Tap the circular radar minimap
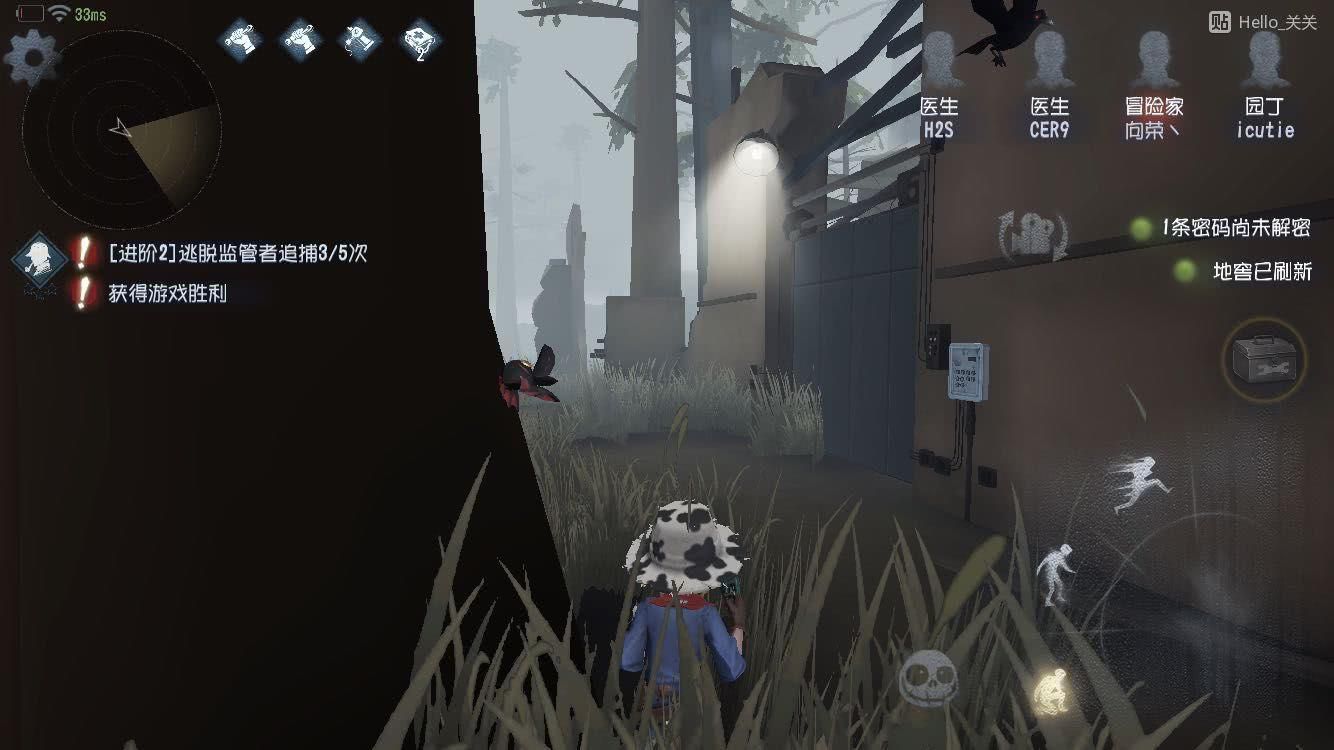 [121, 130]
